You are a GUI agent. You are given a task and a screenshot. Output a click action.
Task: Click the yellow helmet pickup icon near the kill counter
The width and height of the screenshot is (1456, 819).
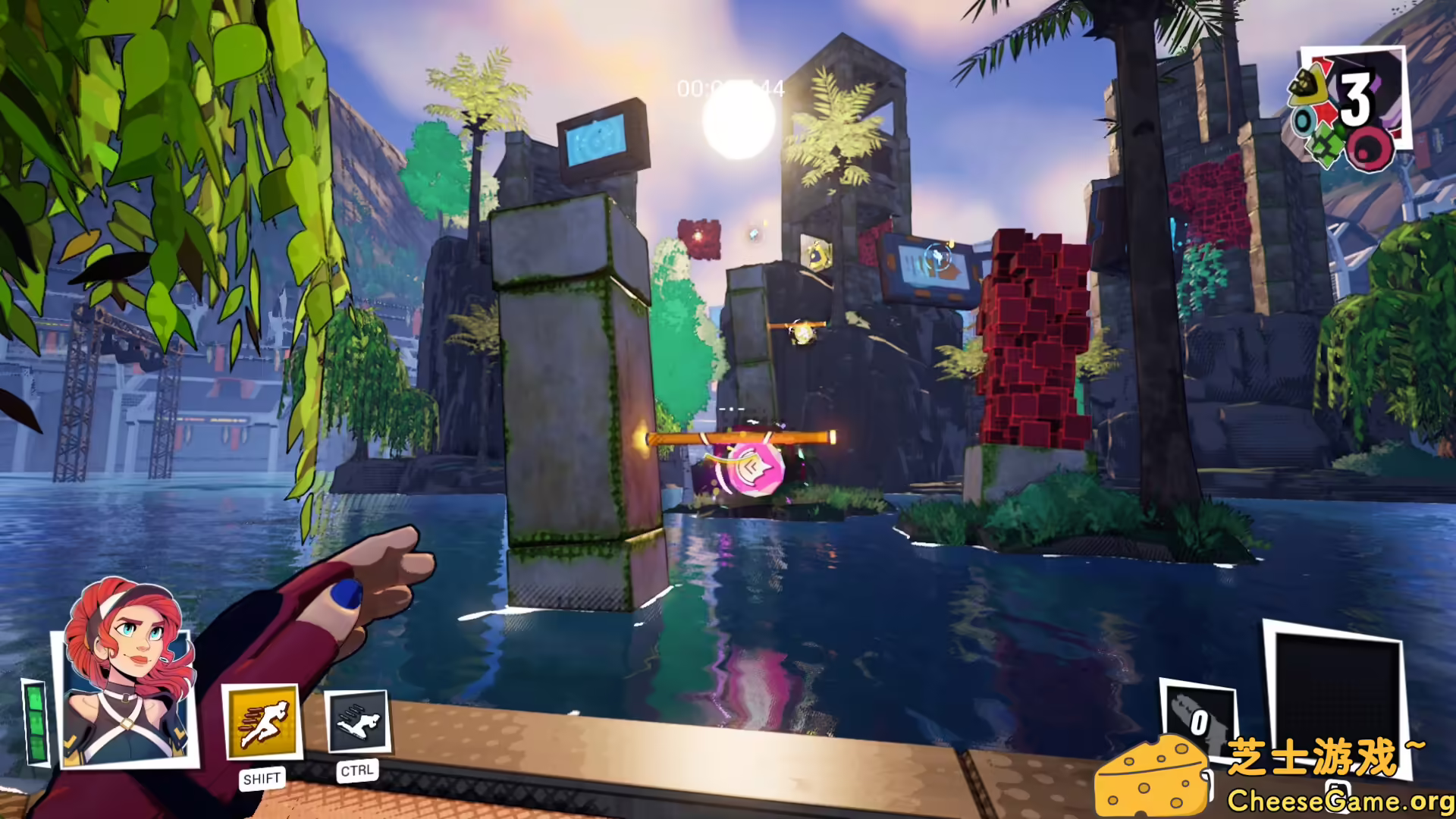tap(1307, 84)
